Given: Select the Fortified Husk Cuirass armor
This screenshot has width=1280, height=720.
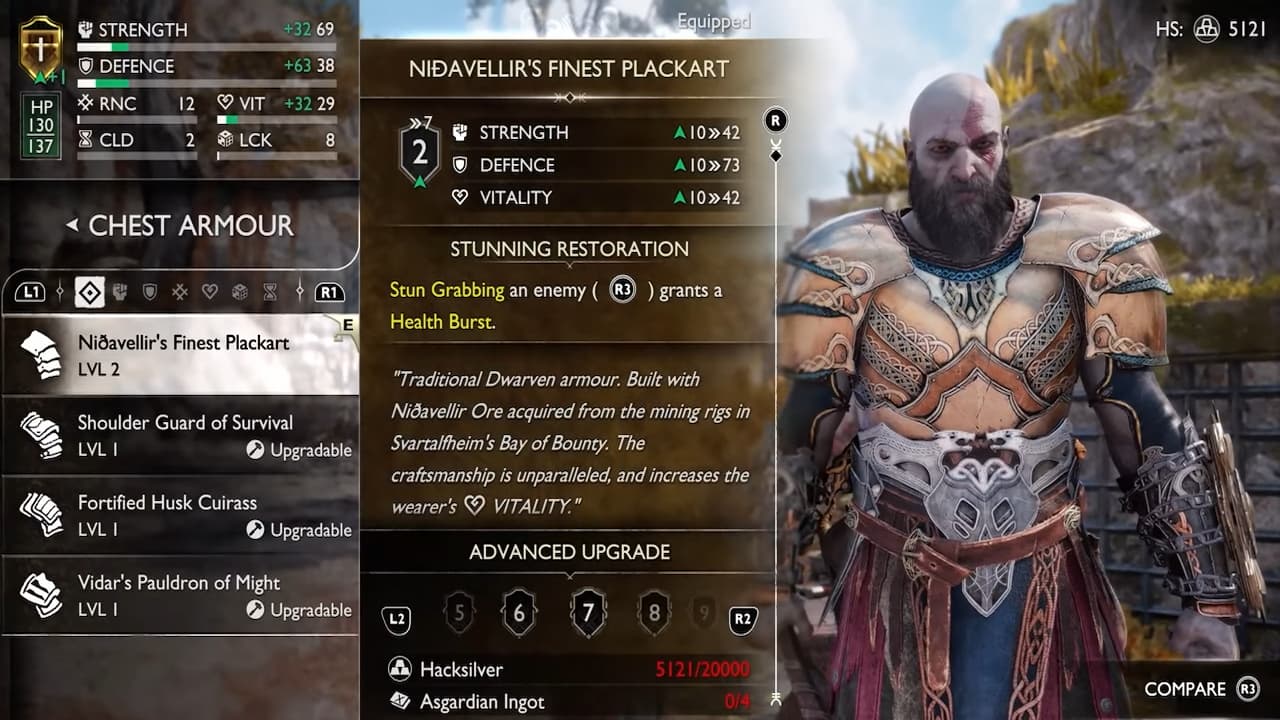Looking at the screenshot, I should point(180,515).
